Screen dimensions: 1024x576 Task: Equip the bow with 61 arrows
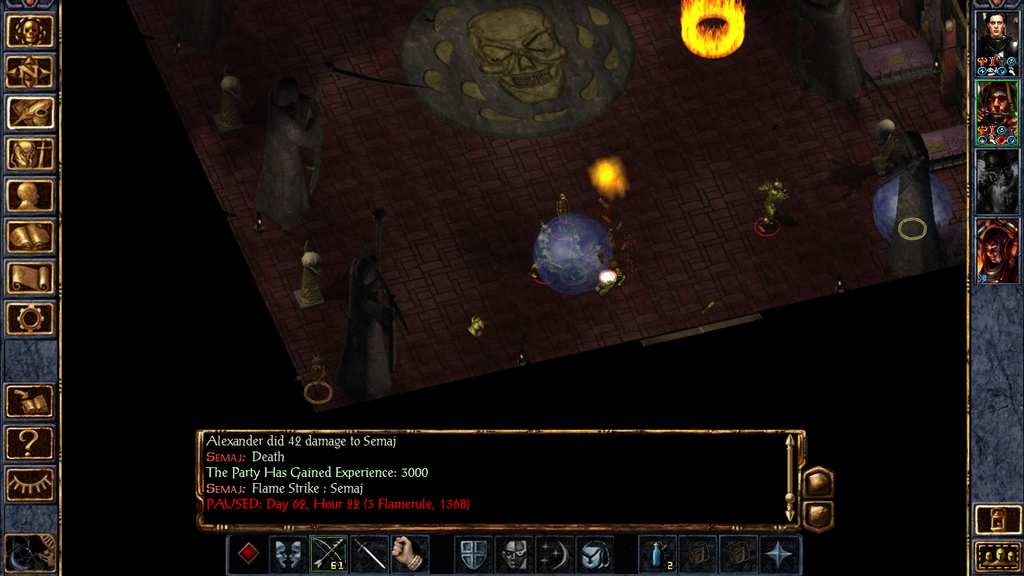click(x=329, y=554)
